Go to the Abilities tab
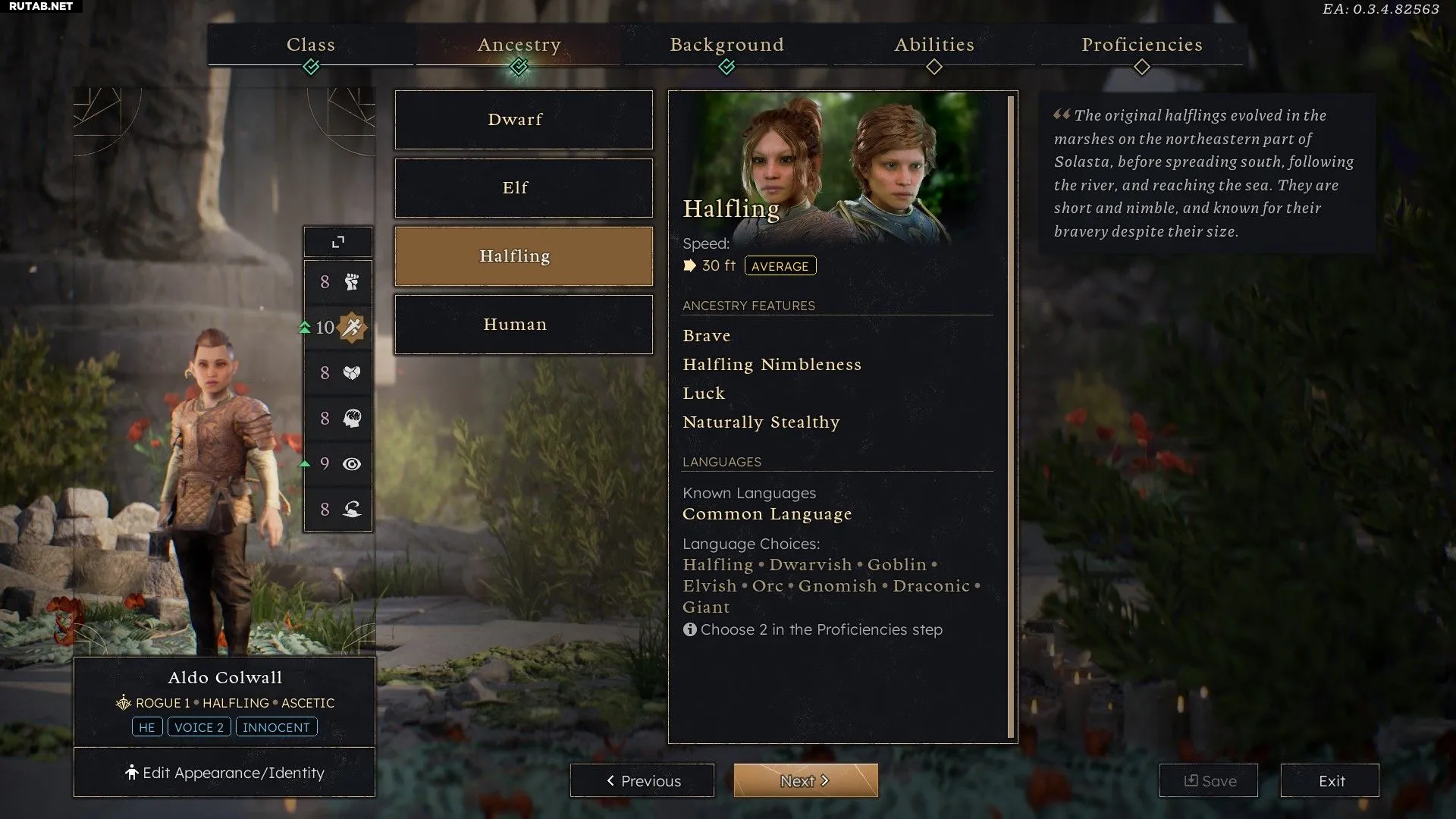 934,45
